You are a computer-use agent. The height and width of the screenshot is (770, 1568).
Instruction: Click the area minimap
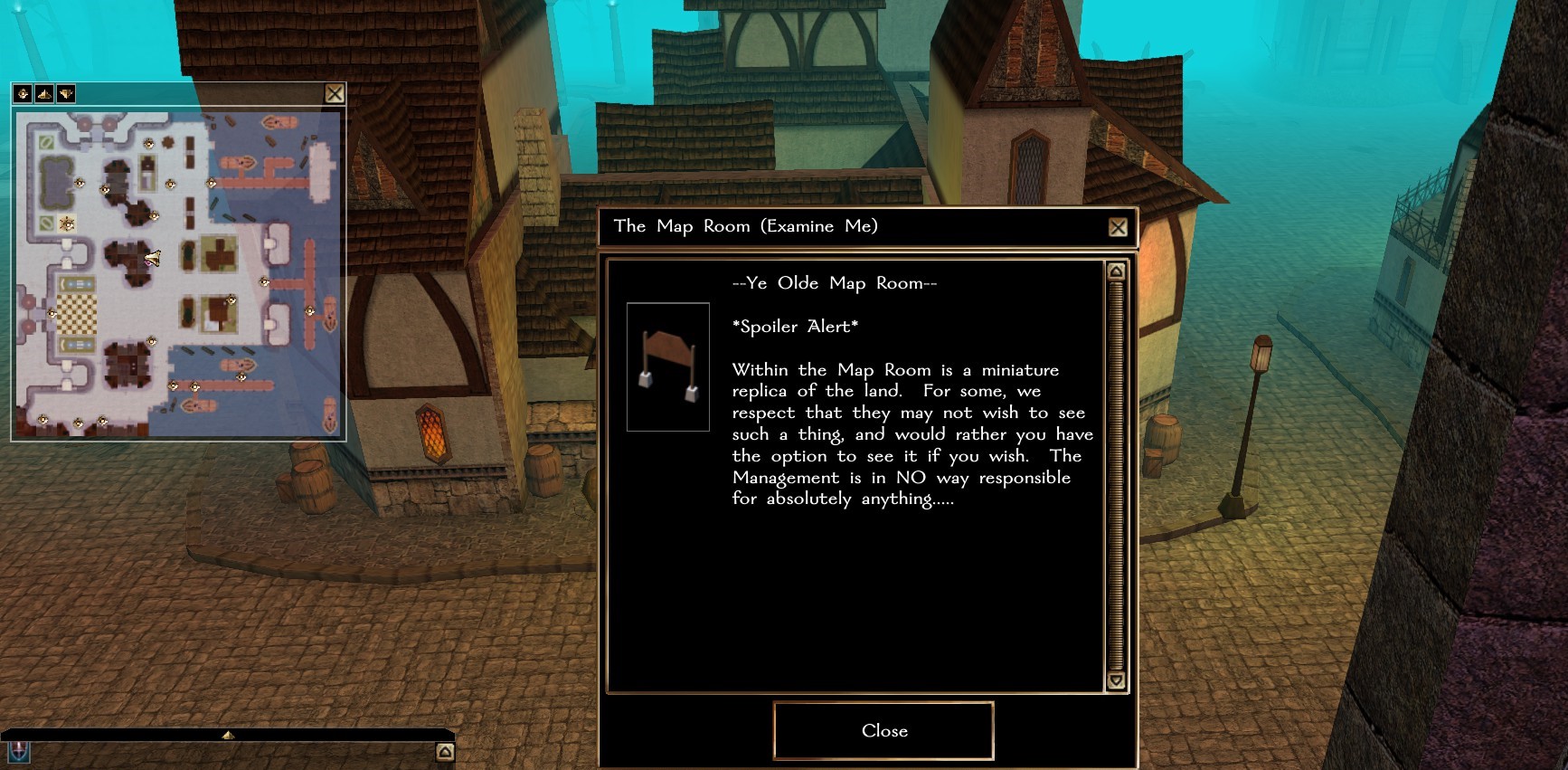178,274
